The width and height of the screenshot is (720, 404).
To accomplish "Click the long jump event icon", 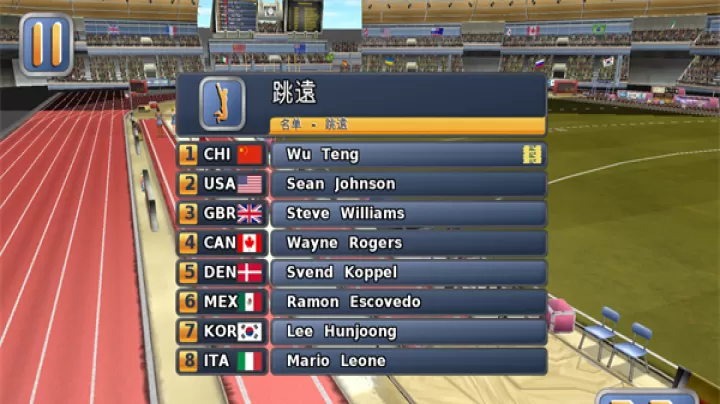I will [x=222, y=102].
